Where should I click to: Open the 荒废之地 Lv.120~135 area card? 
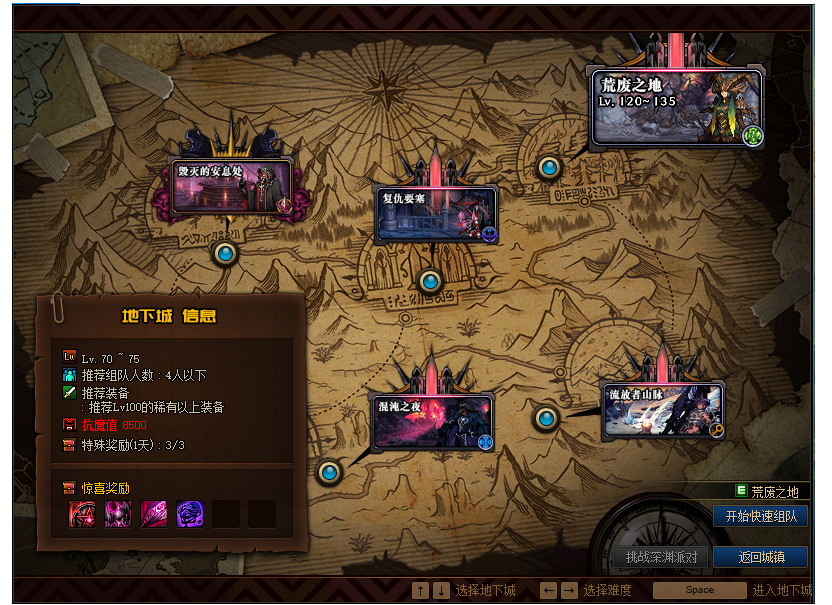click(677, 107)
